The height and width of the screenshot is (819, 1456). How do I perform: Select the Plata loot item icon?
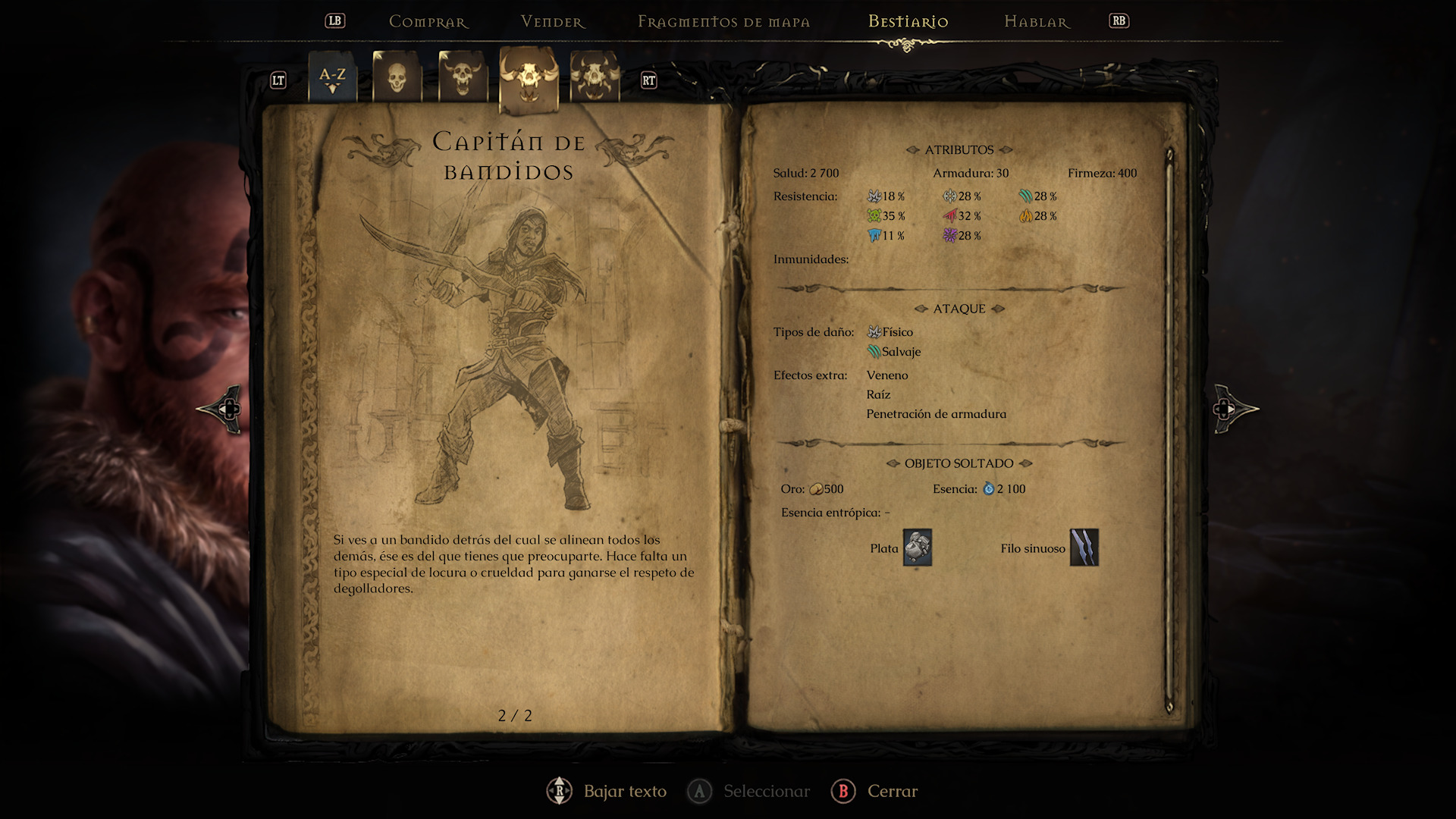[x=917, y=548]
